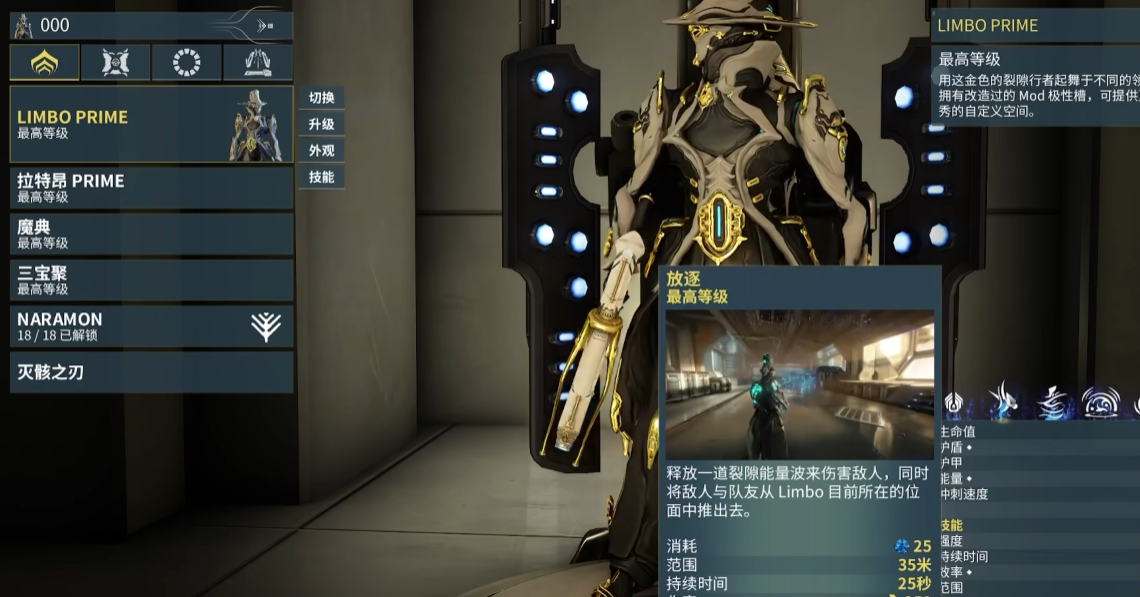Open the 000 loadout selector bar
Screen dimensions: 1140x597
151,25
